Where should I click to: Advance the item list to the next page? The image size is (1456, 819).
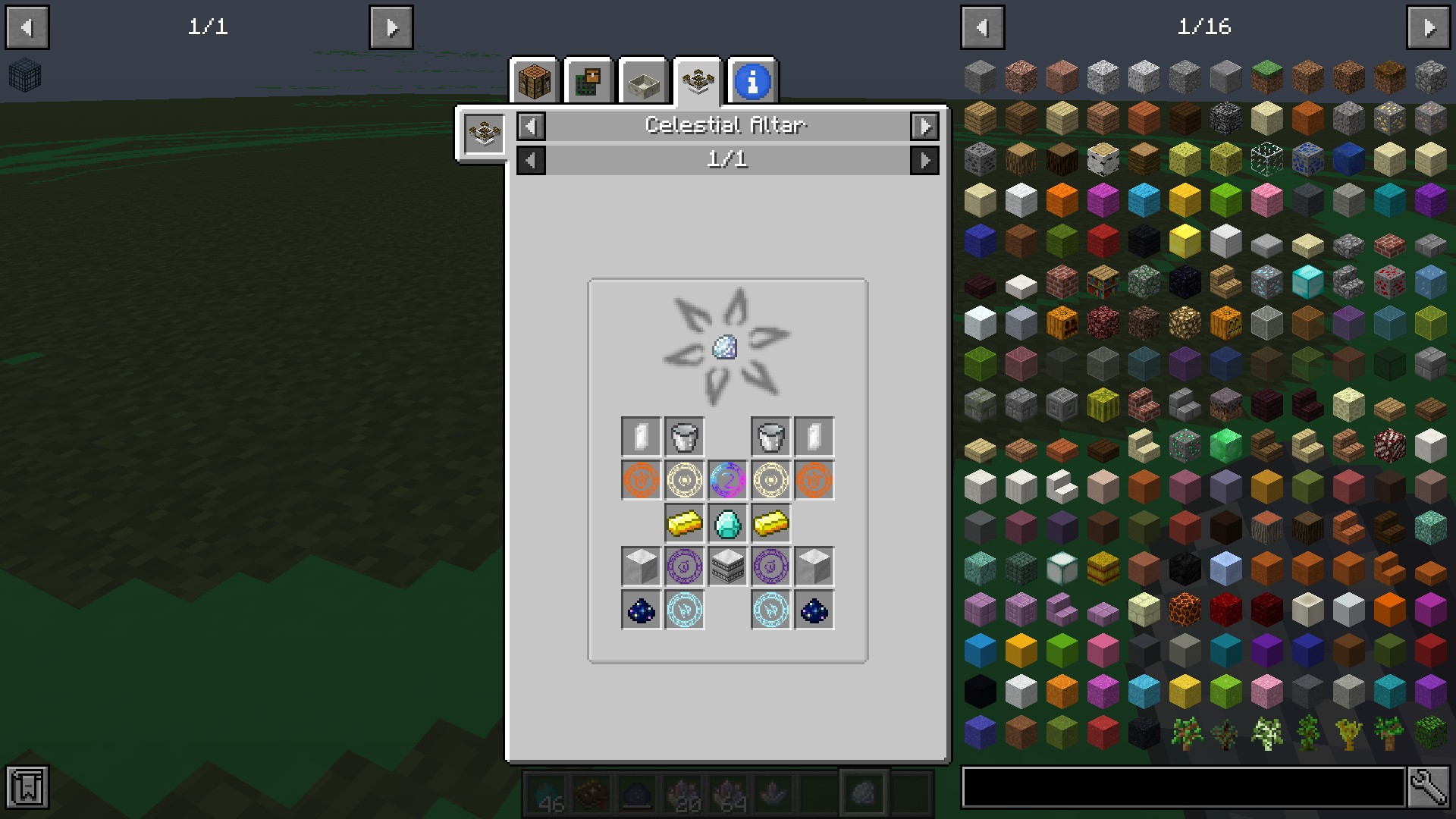coord(1429,28)
